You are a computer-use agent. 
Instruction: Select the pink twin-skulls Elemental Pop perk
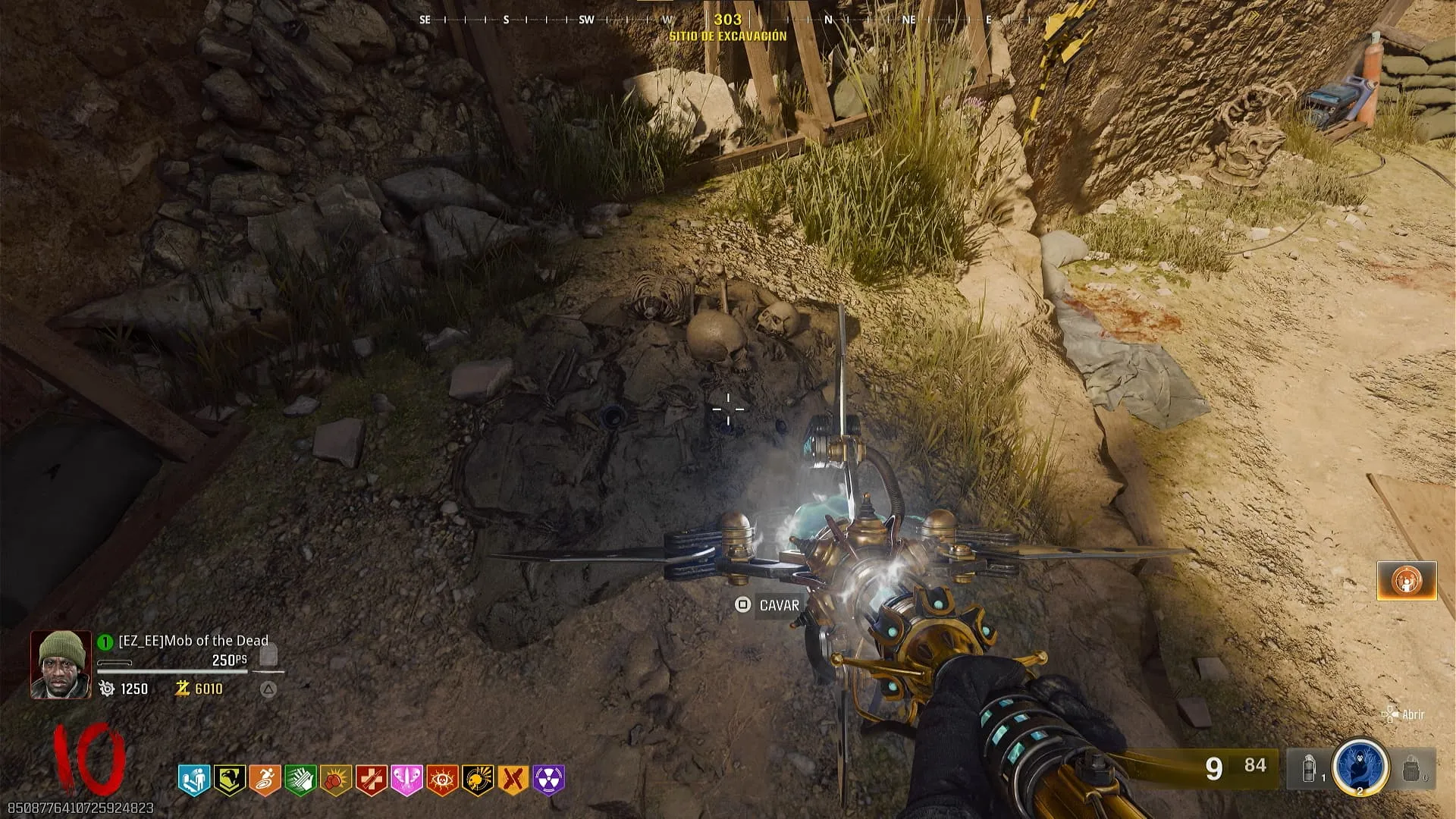pyautogui.click(x=406, y=780)
